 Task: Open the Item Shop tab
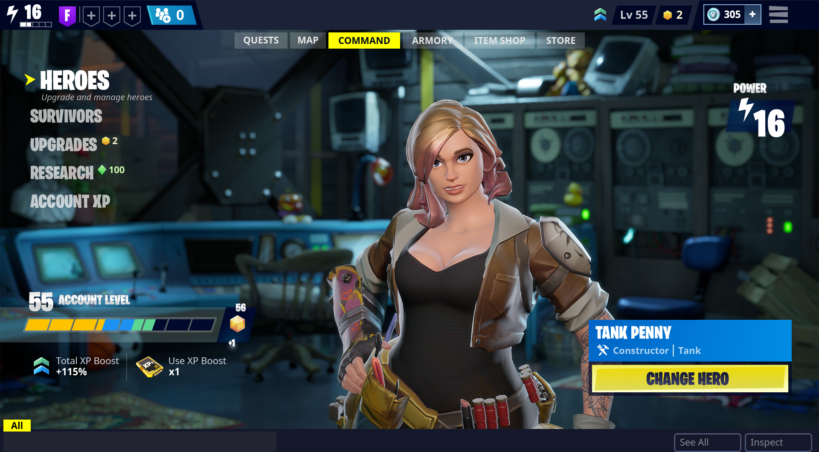499,41
